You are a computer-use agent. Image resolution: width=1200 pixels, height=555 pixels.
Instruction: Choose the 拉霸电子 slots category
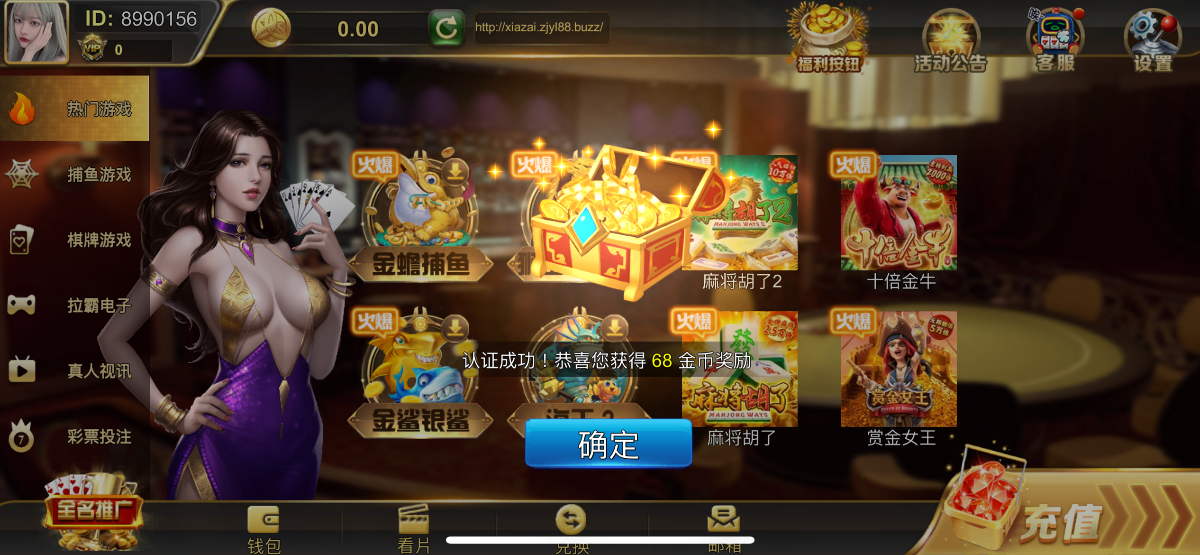pyautogui.click(x=75, y=305)
